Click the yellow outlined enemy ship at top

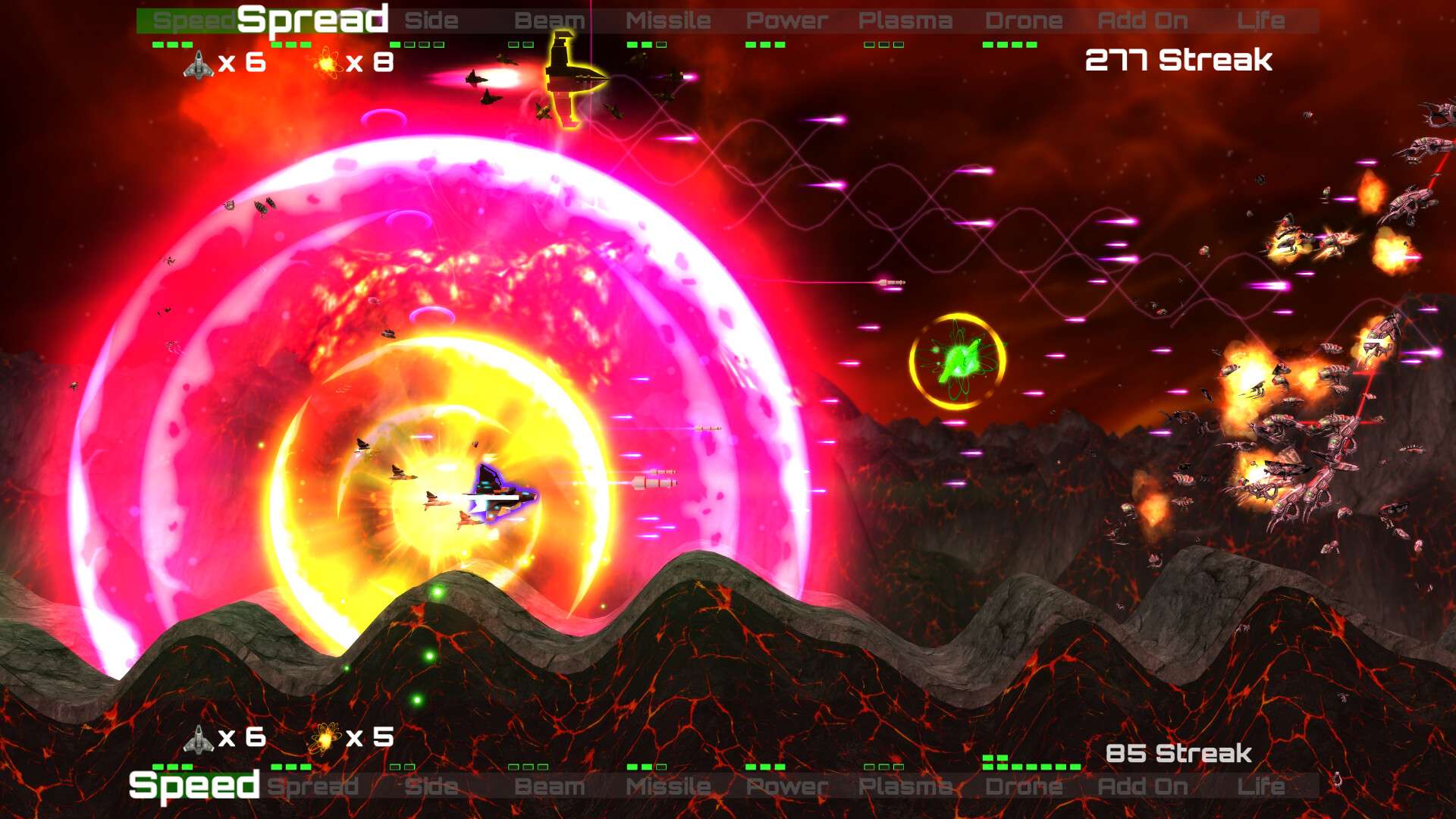565,76
